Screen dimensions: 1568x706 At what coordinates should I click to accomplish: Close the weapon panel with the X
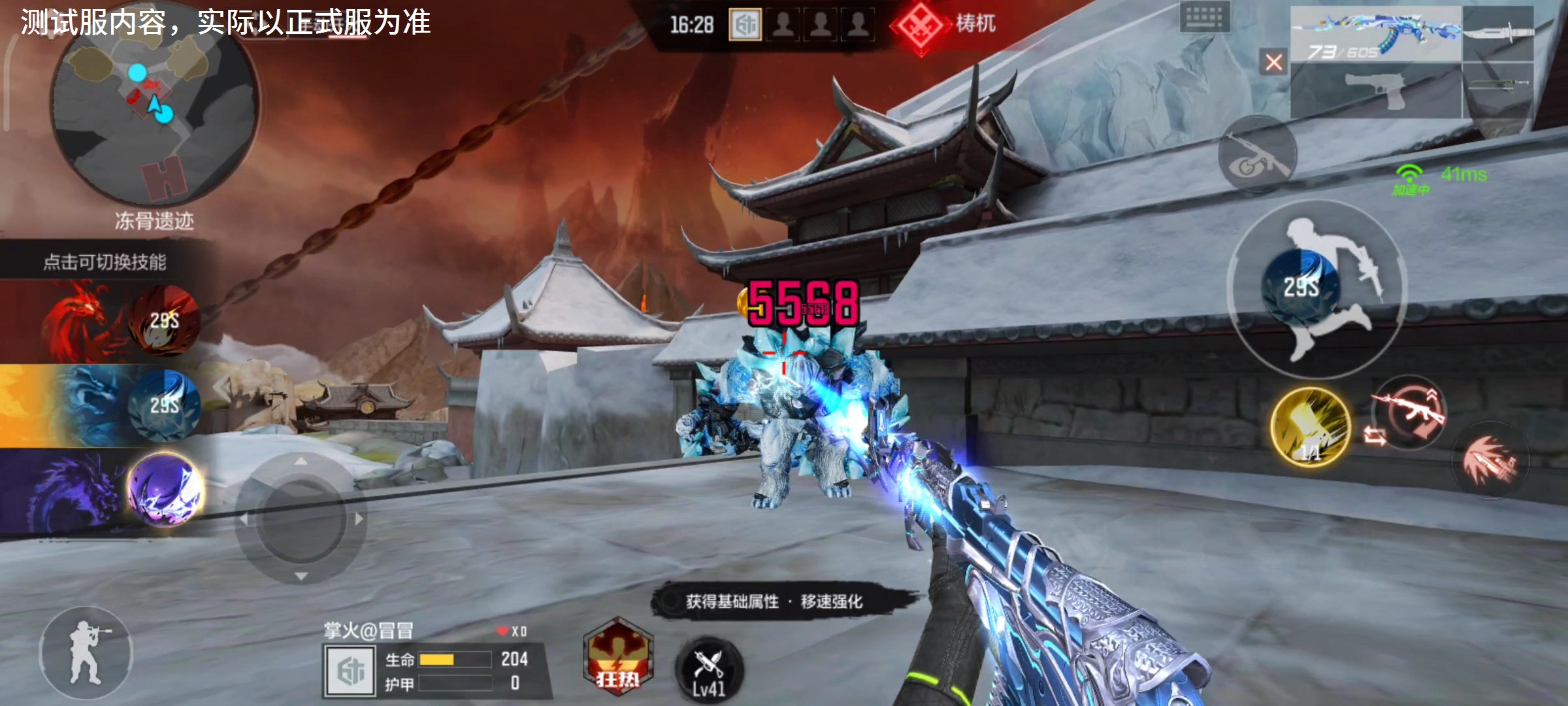pyautogui.click(x=1273, y=62)
